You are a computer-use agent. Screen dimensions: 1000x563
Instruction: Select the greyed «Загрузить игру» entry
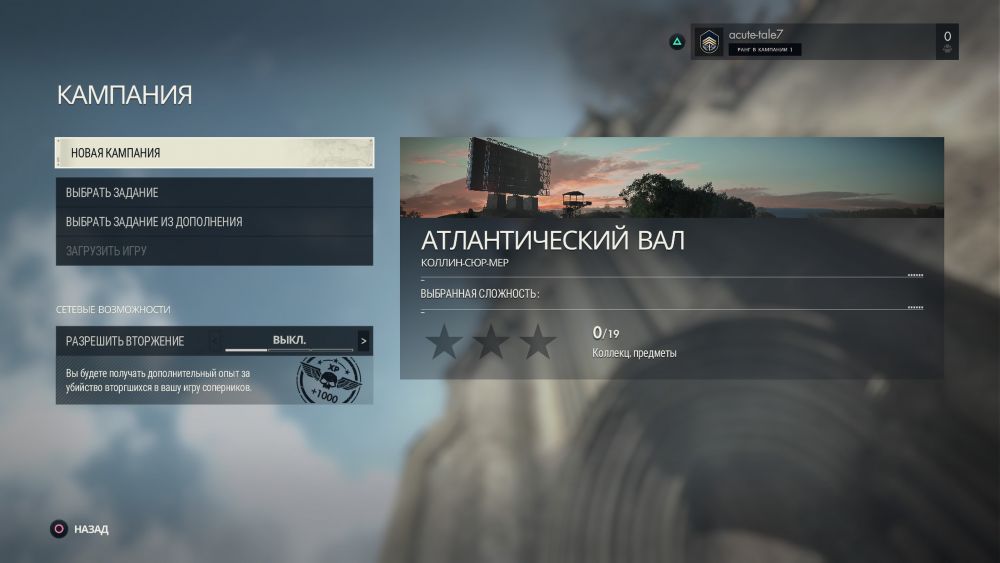[x=214, y=250]
